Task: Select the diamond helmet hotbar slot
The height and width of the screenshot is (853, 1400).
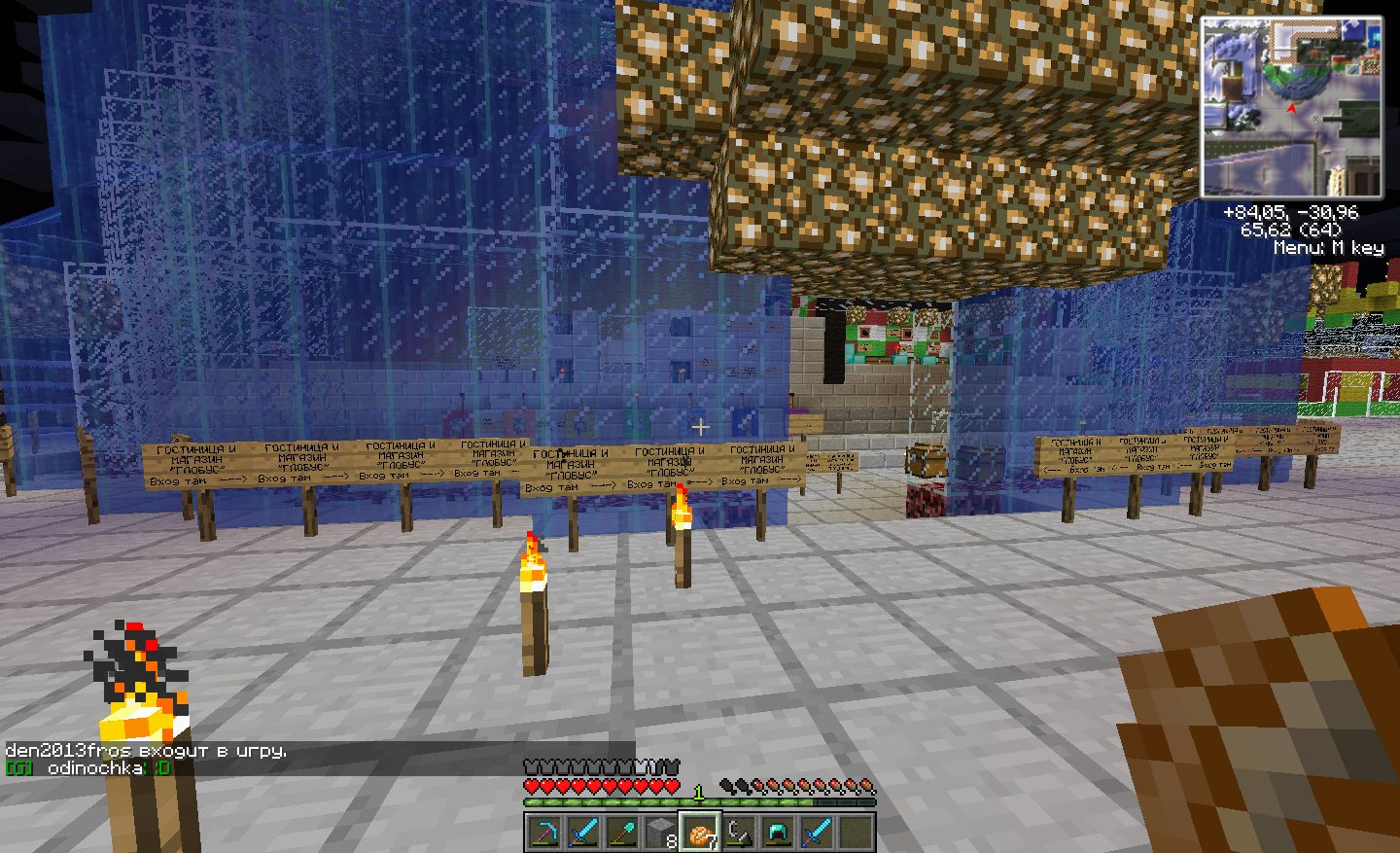Action: point(778,833)
